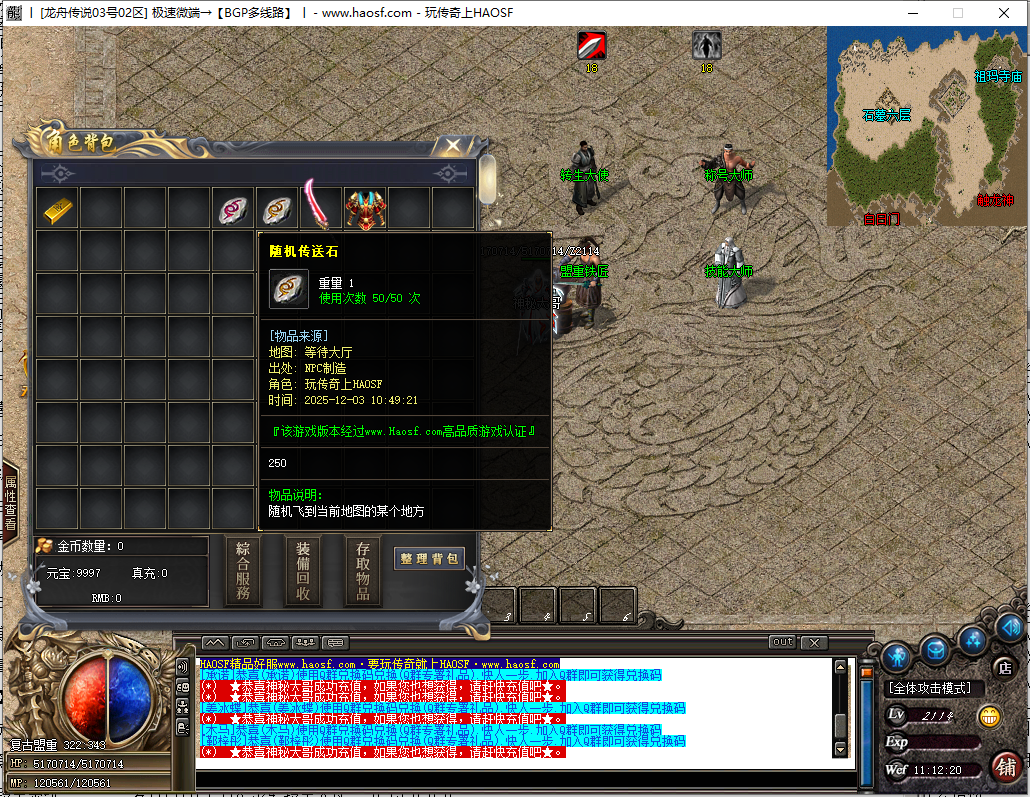Select the red armor item slot
This screenshot has height=797, width=1030.
365,209
